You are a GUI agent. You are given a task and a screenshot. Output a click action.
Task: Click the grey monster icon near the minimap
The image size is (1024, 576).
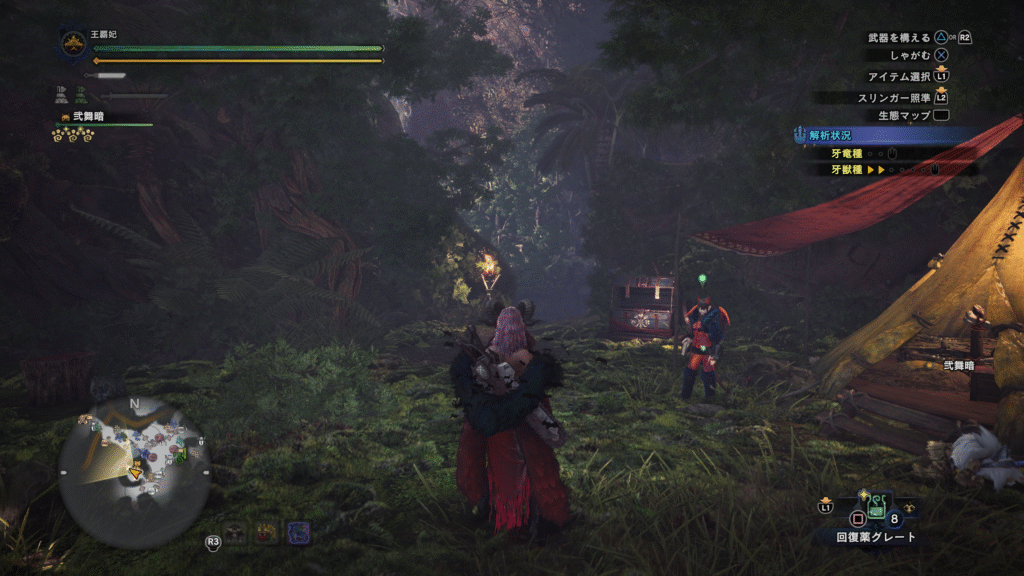click(x=235, y=532)
